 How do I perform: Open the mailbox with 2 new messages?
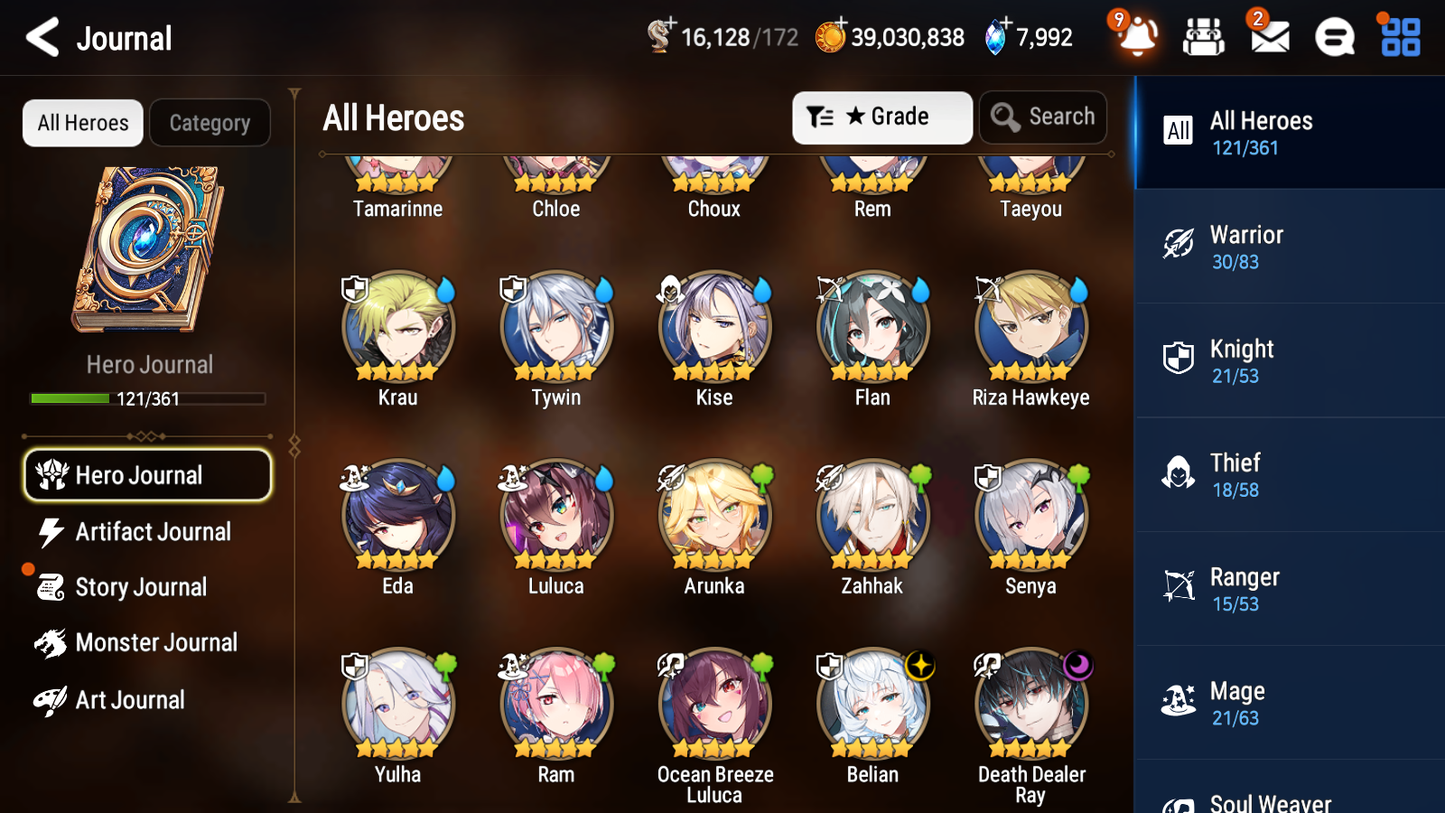(1268, 36)
